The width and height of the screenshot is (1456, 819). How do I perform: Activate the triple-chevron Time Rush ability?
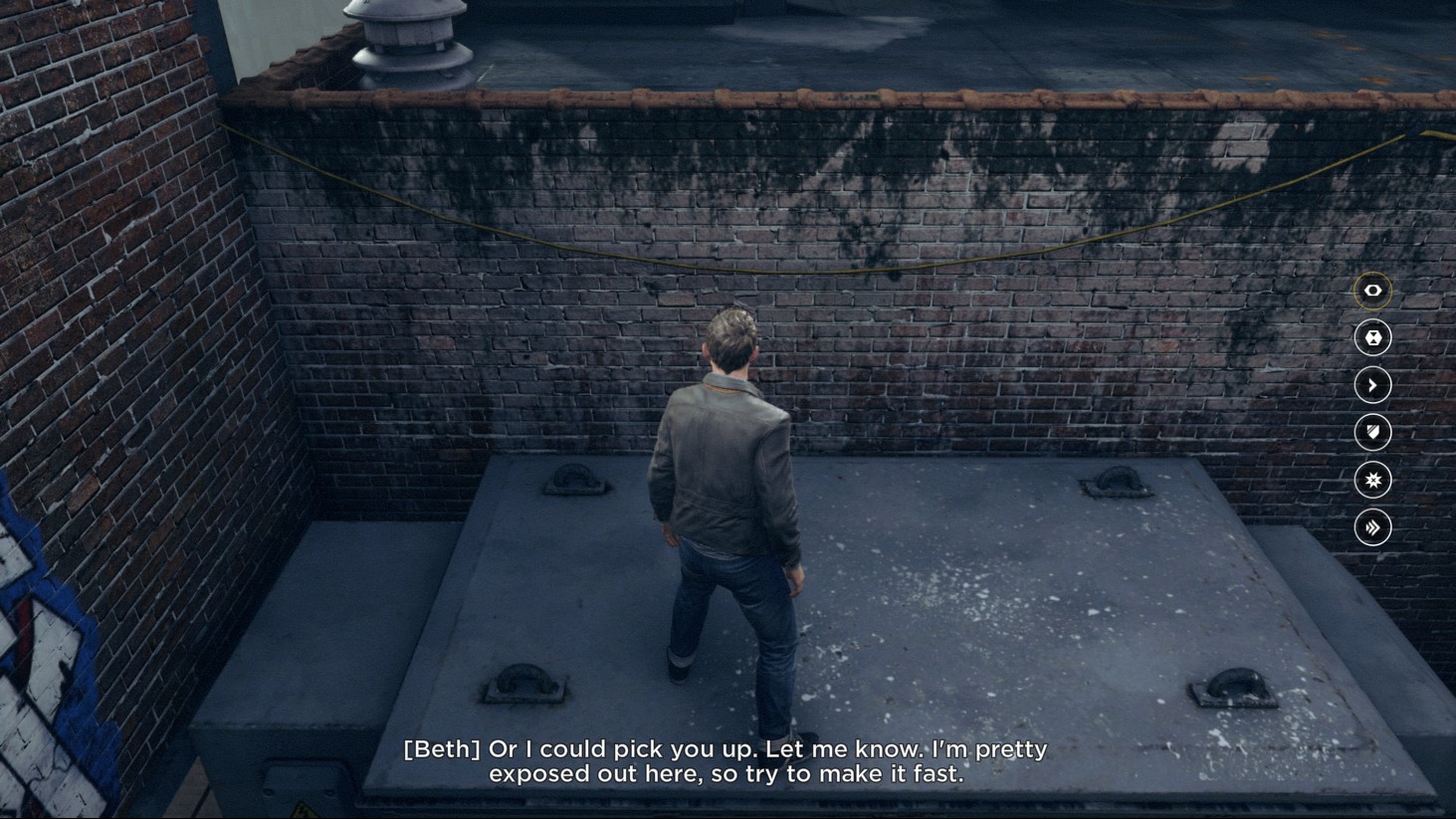coord(1372,527)
